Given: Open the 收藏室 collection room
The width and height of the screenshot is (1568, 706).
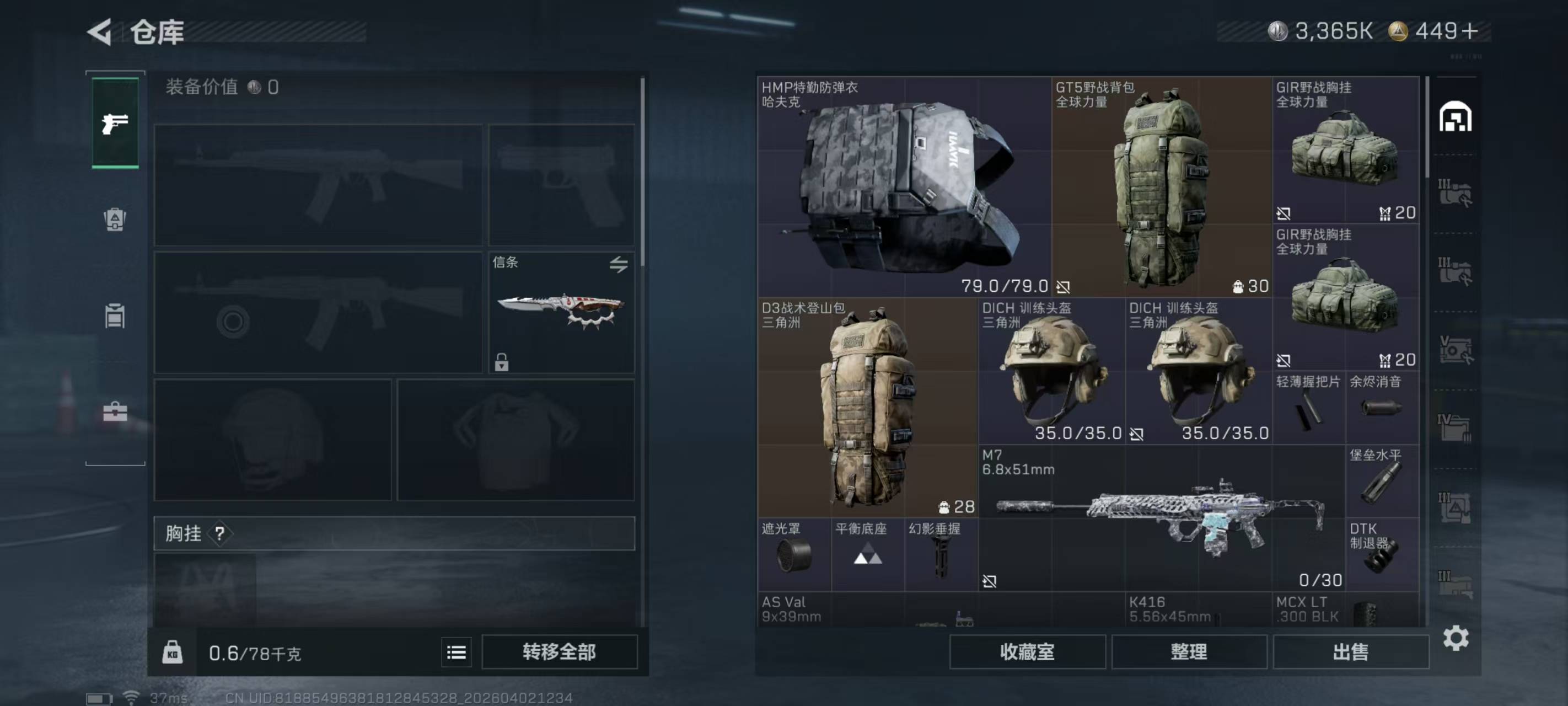Looking at the screenshot, I should (x=1027, y=652).
